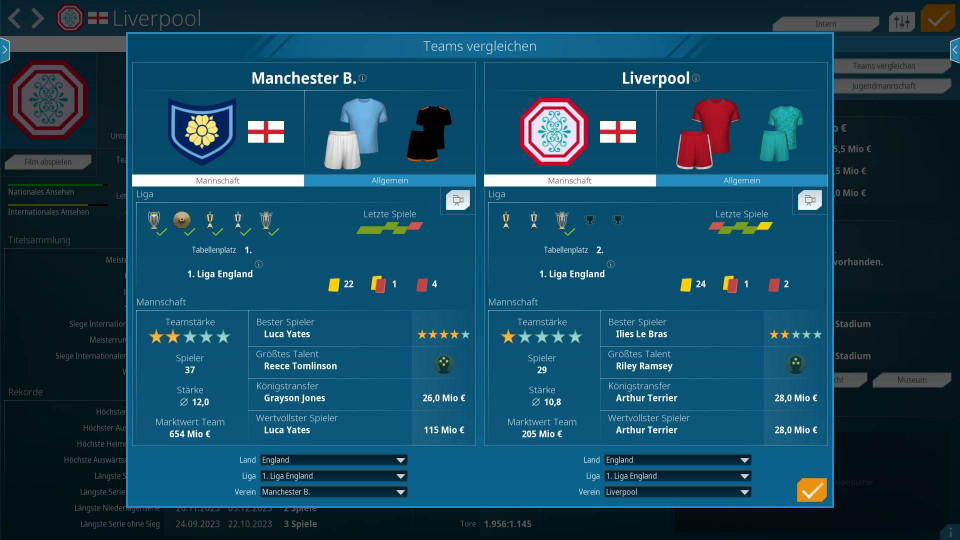Click the info icon next to Liverpool

pos(696,79)
